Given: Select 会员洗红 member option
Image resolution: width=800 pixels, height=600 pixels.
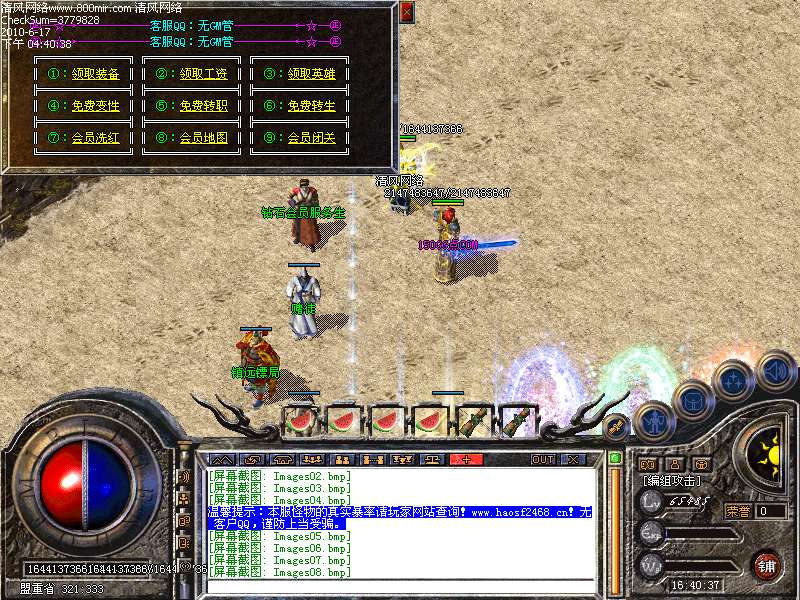Looking at the screenshot, I should click(x=95, y=138).
